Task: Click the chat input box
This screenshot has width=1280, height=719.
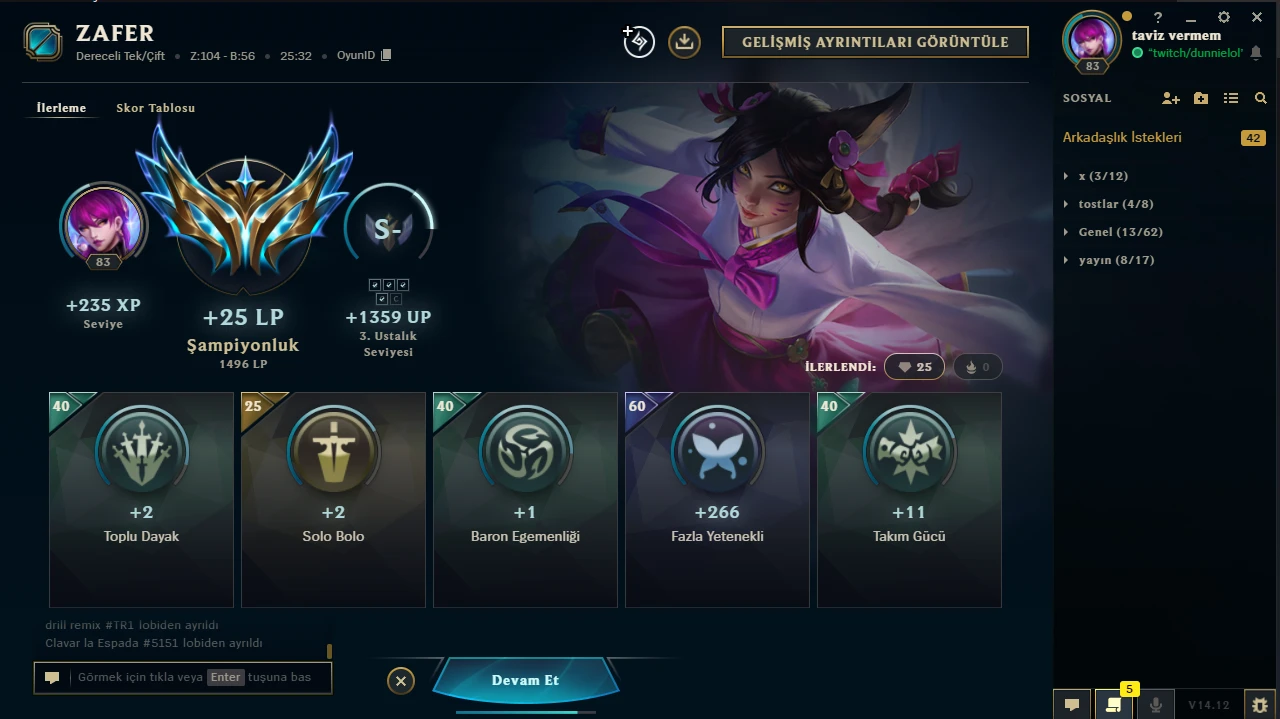Action: point(183,677)
